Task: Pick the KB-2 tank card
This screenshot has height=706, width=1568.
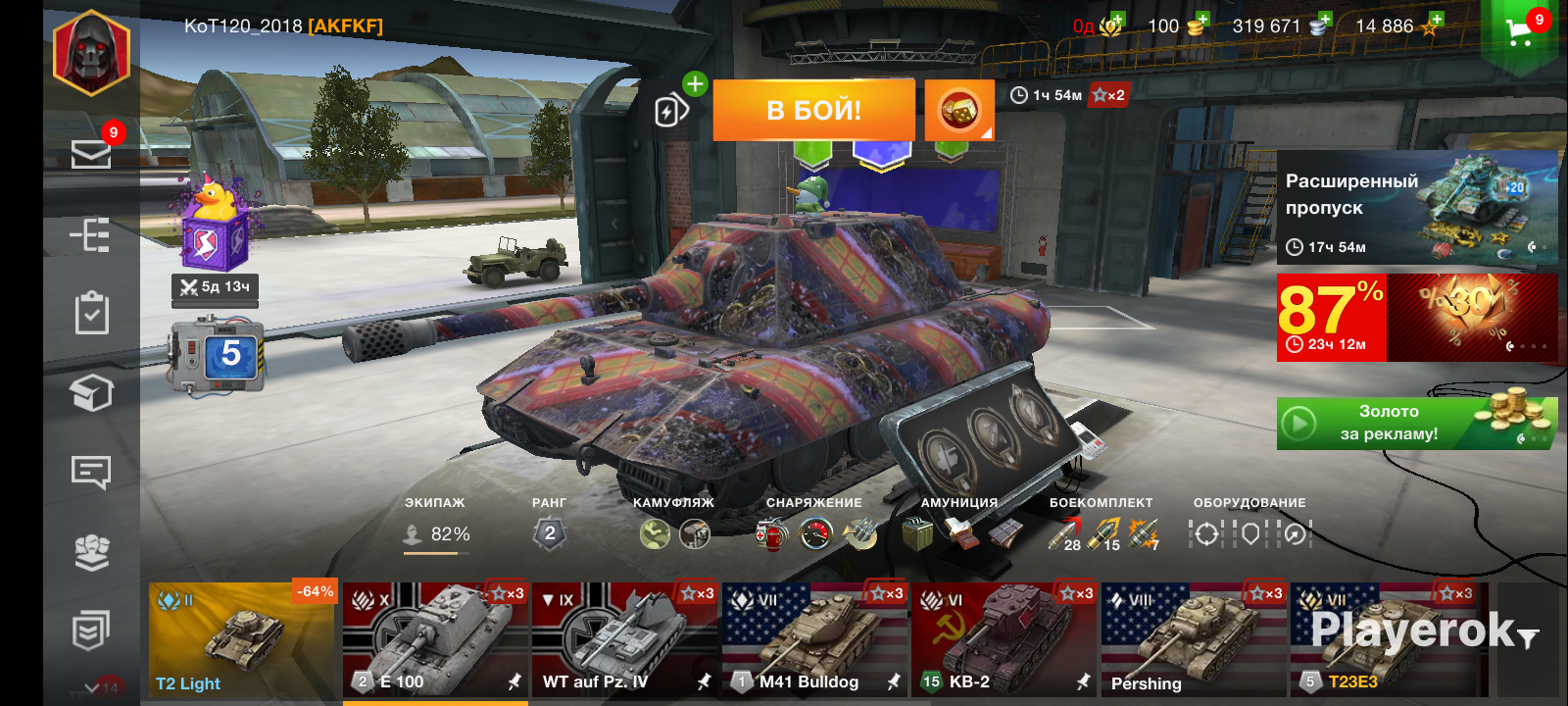Action: 1004,639
